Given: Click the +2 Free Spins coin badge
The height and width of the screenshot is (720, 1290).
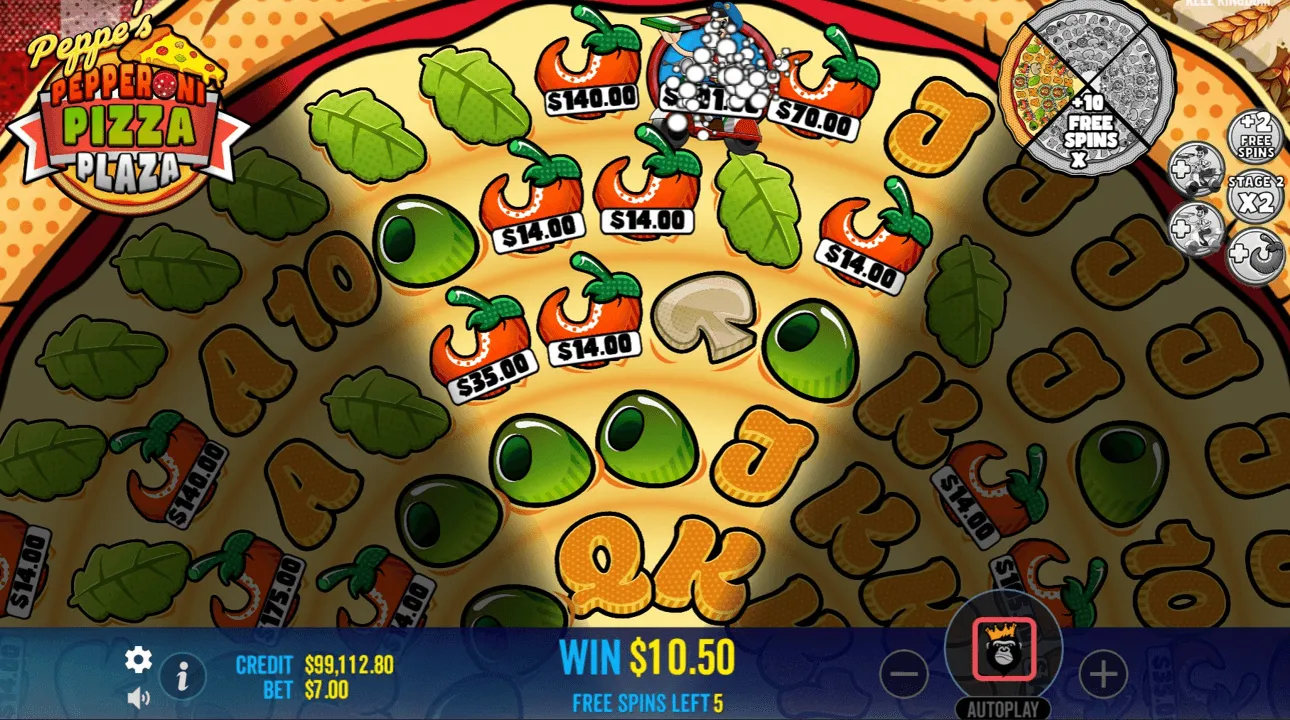Looking at the screenshot, I should tap(1253, 136).
